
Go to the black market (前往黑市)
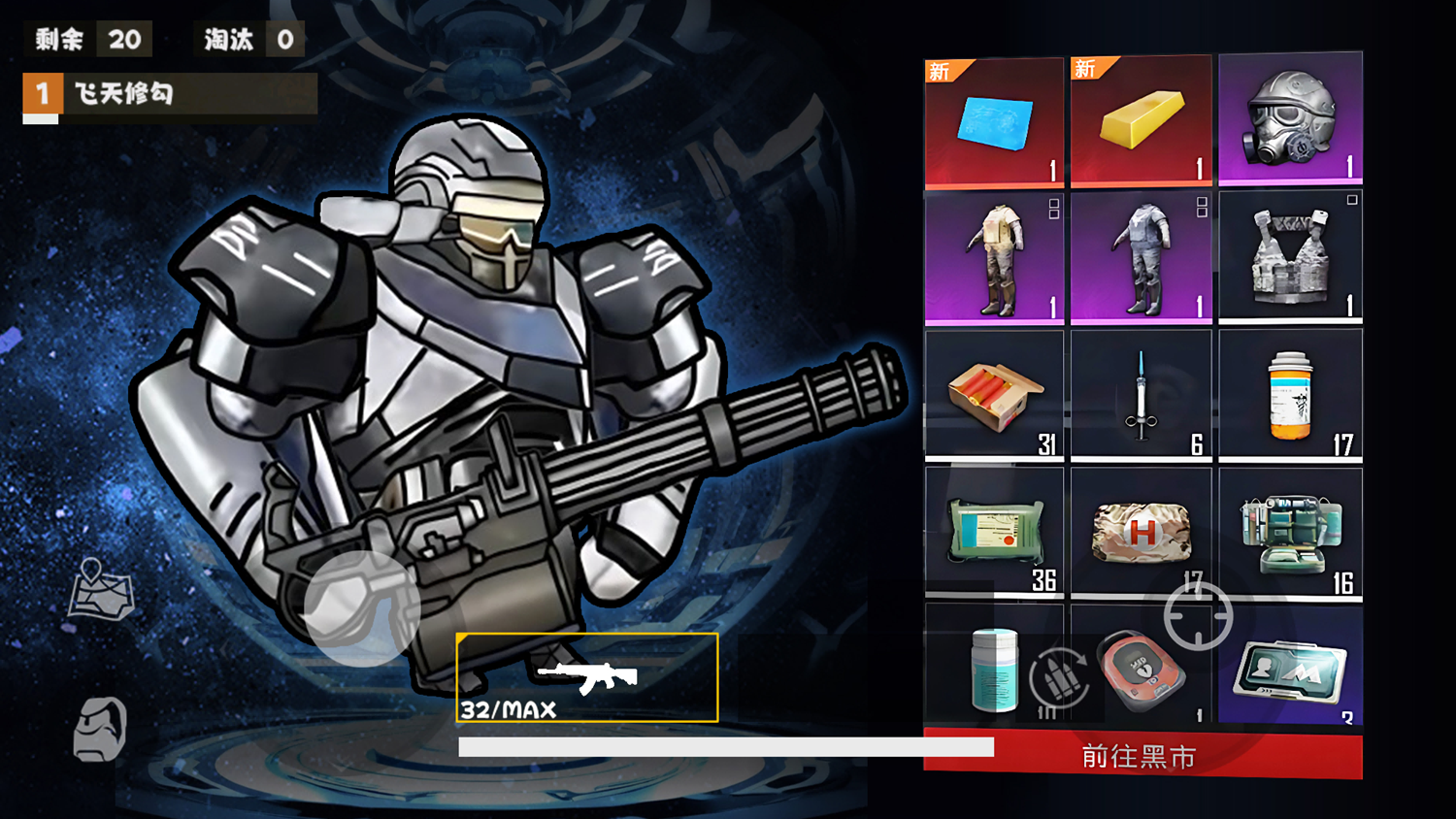tap(1142, 755)
